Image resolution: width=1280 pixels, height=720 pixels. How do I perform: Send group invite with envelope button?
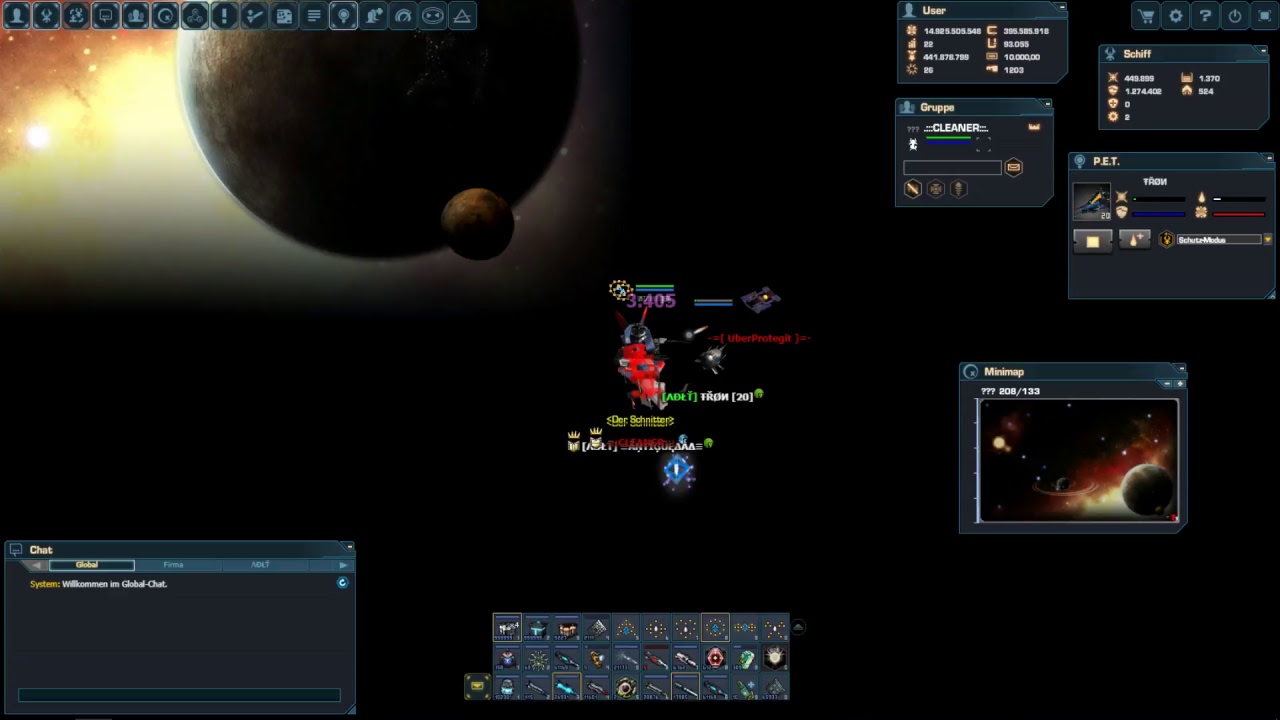1013,168
